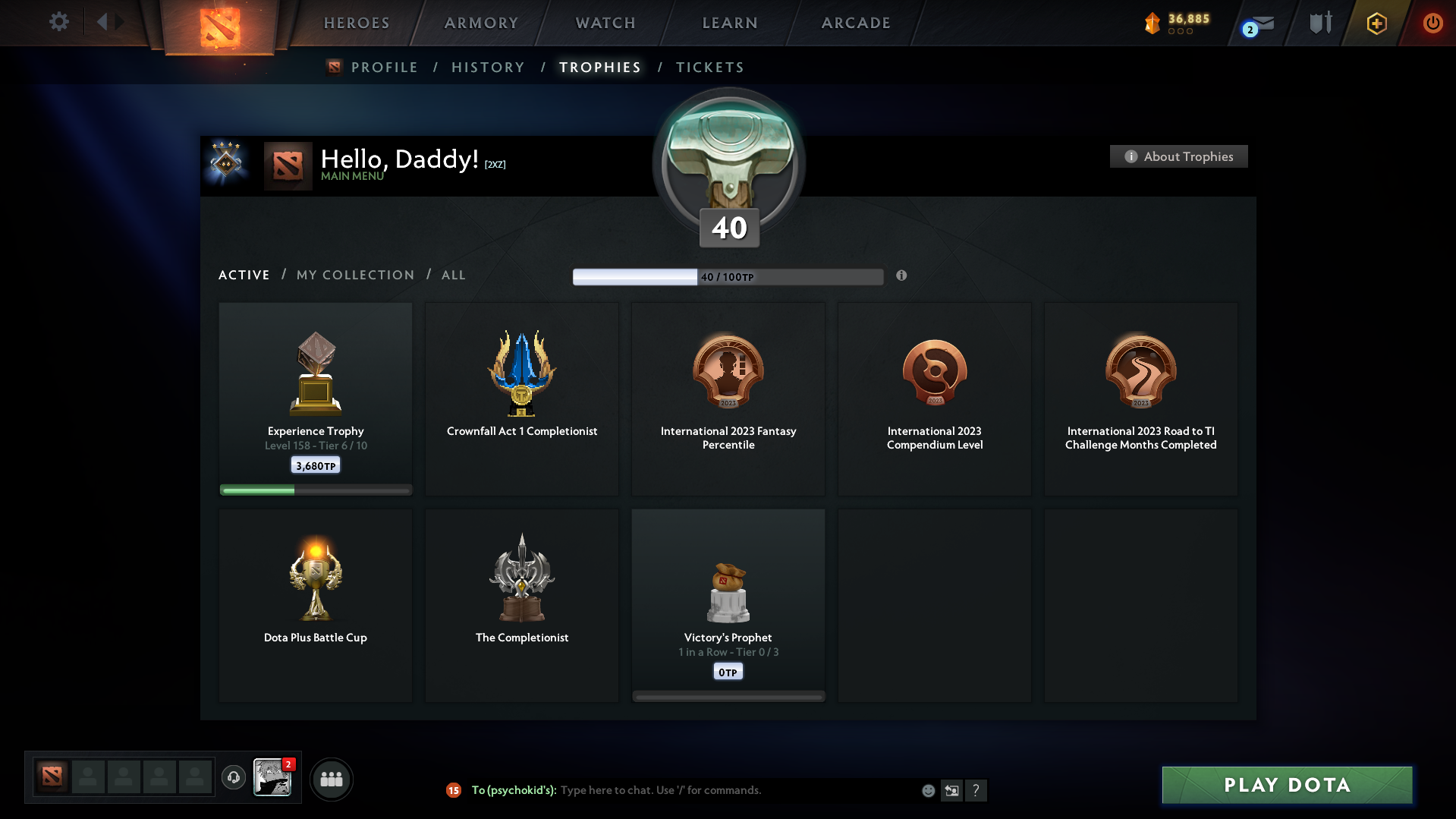Click the 40/100TP trophy progress bar
Screen dimensions: 1456x819
coord(728,276)
